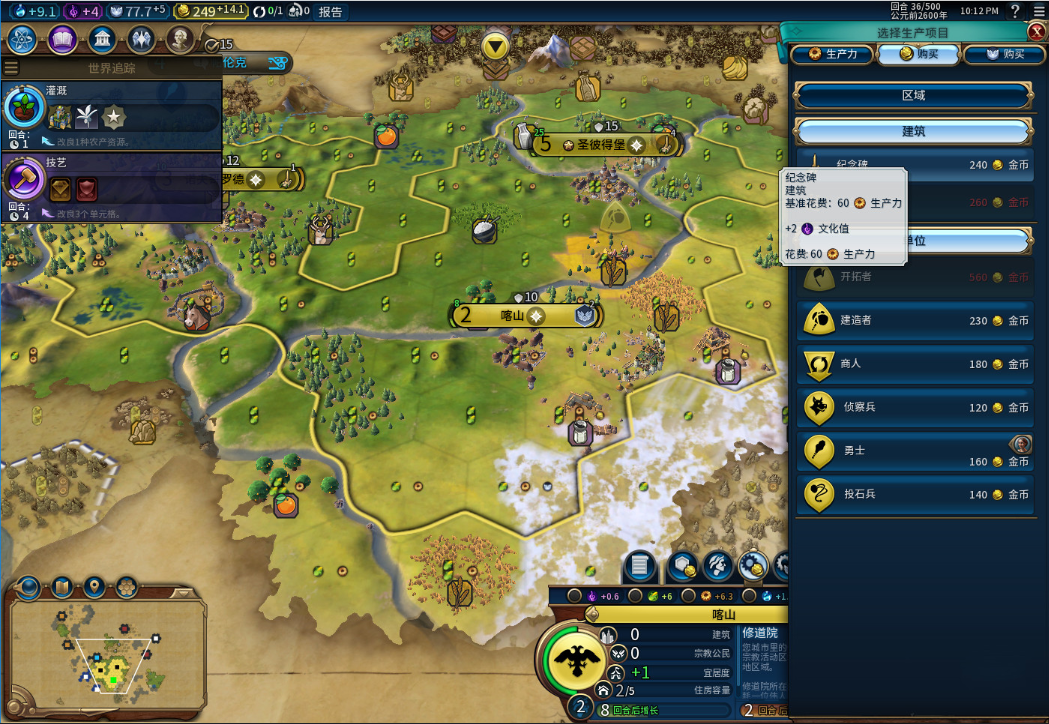The image size is (1049, 724).
Task: View the government building icon
Action: click(101, 40)
